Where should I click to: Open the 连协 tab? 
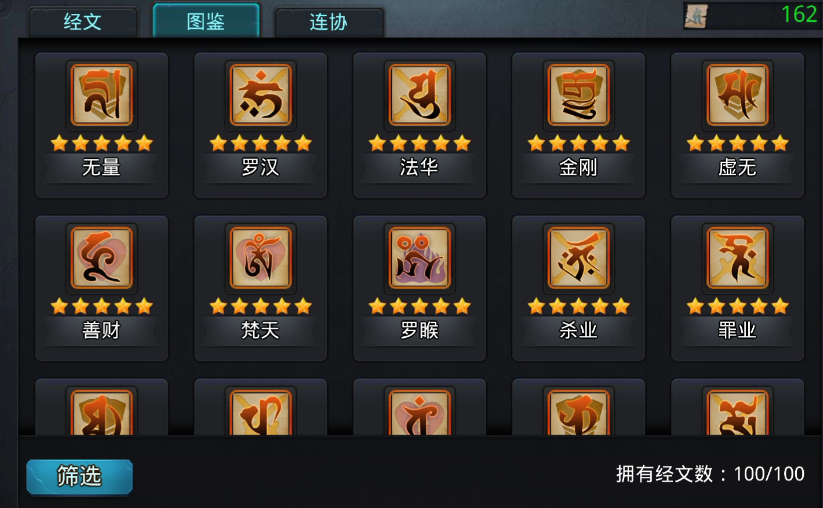pyautogui.click(x=328, y=22)
